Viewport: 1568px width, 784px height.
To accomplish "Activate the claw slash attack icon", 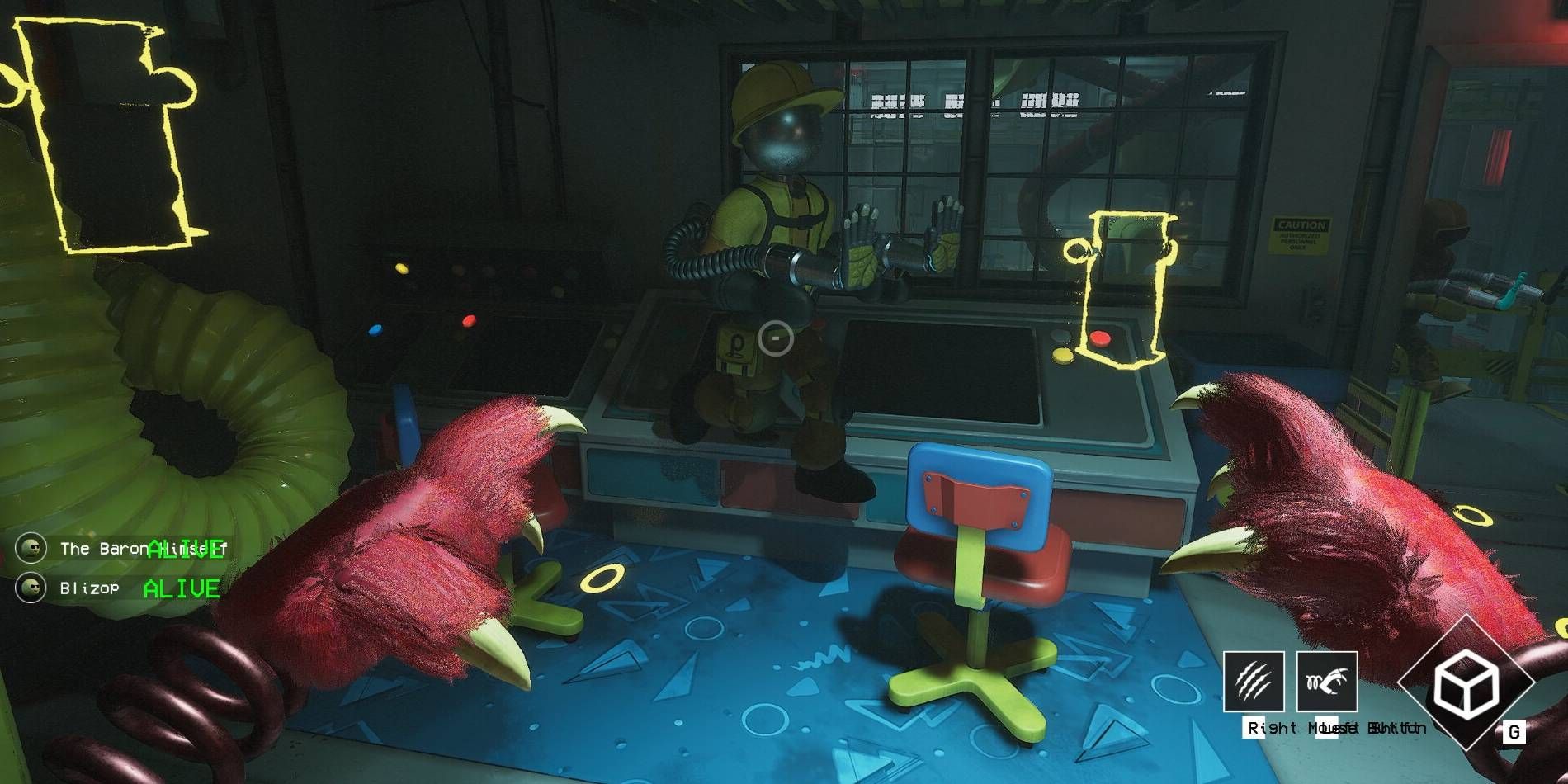I will pos(1253,681).
